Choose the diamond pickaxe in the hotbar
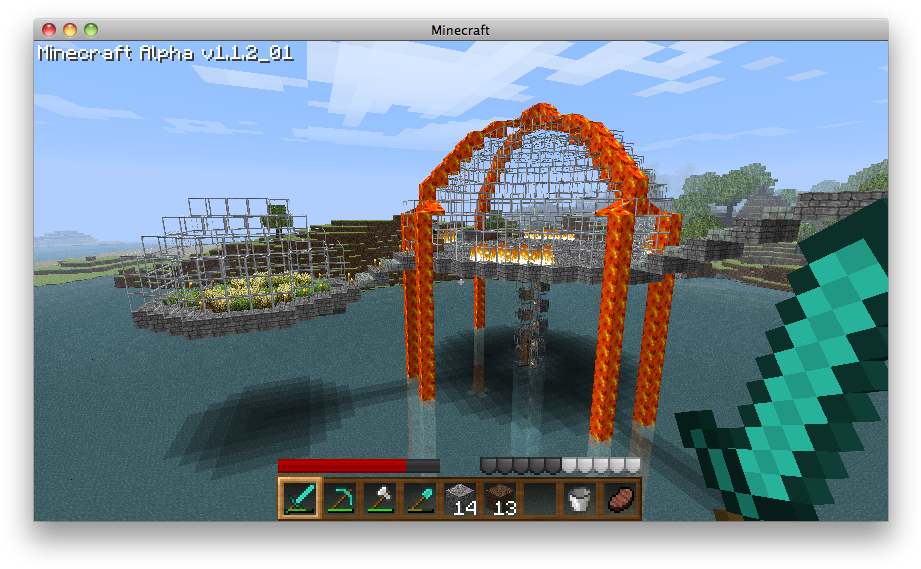The height and width of the screenshot is (569, 921). [x=339, y=497]
